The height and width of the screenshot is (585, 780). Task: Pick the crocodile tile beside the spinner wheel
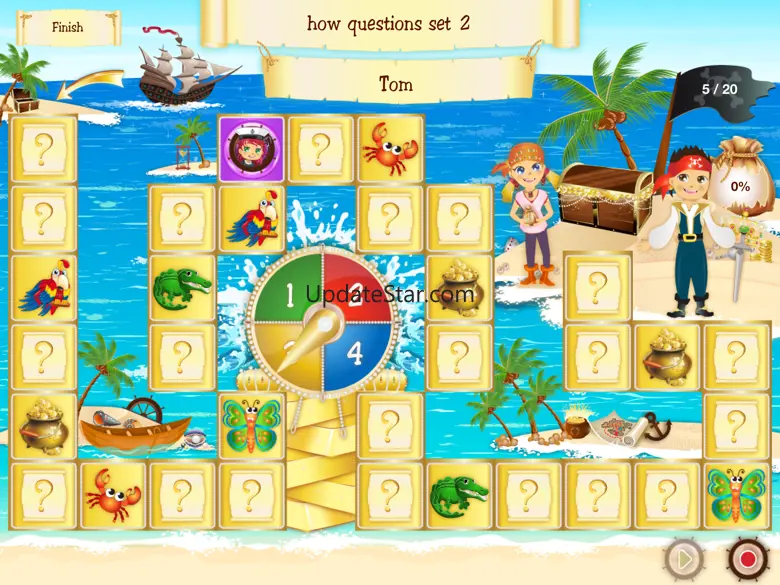point(182,288)
